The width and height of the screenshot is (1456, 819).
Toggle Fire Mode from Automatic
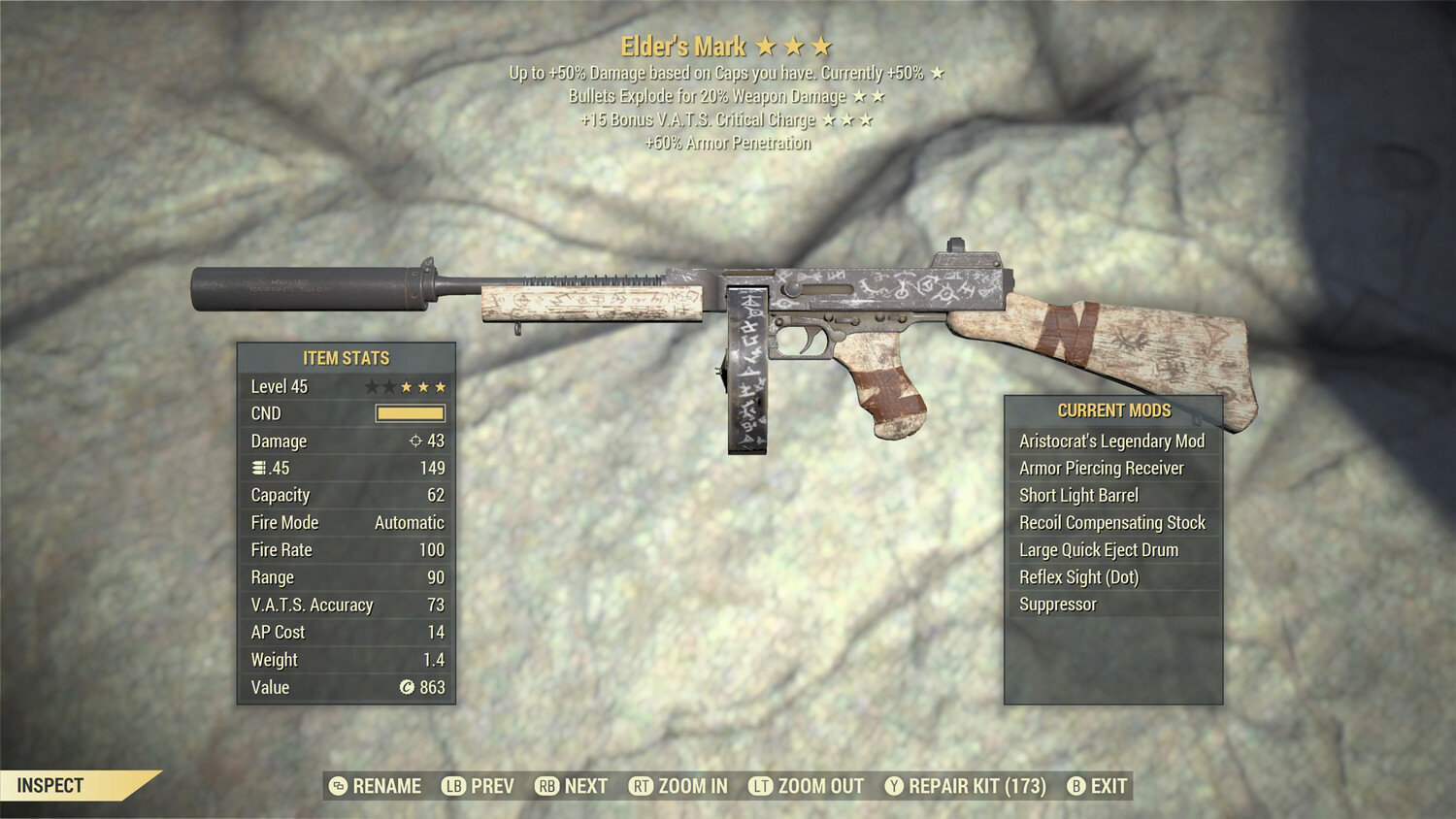pyautogui.click(x=408, y=522)
